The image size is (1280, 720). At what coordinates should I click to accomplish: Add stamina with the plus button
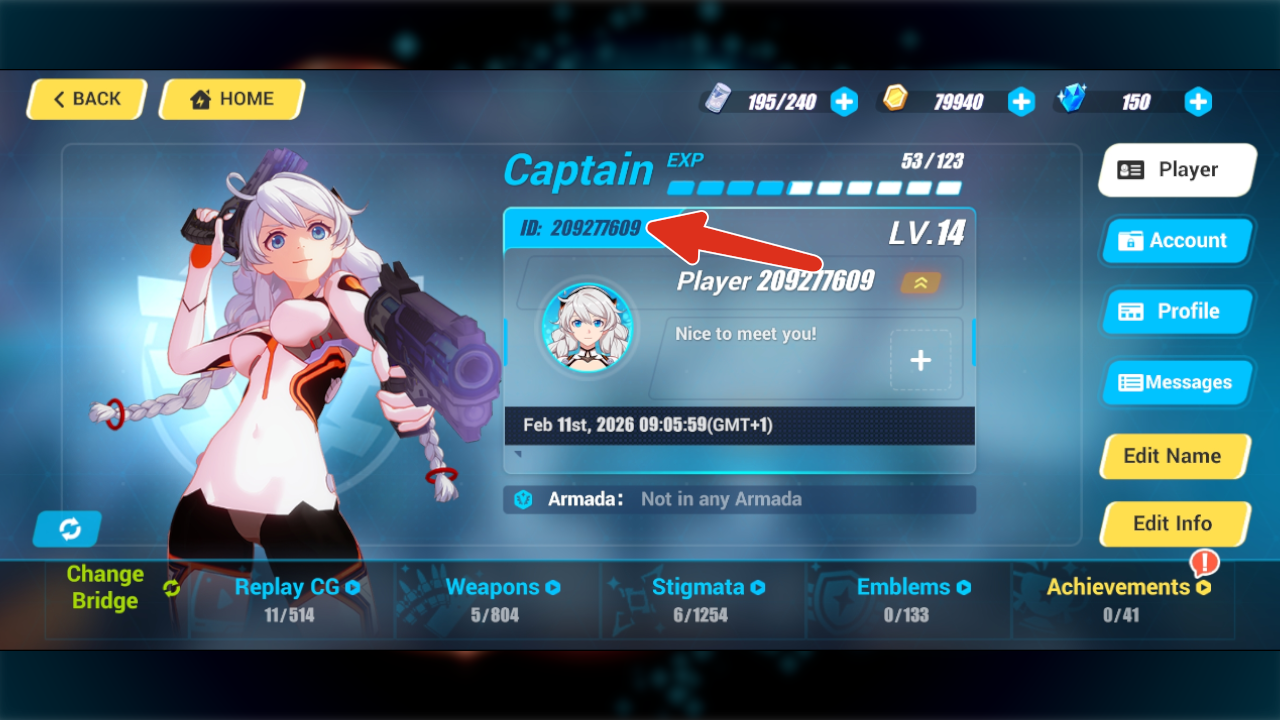(844, 101)
